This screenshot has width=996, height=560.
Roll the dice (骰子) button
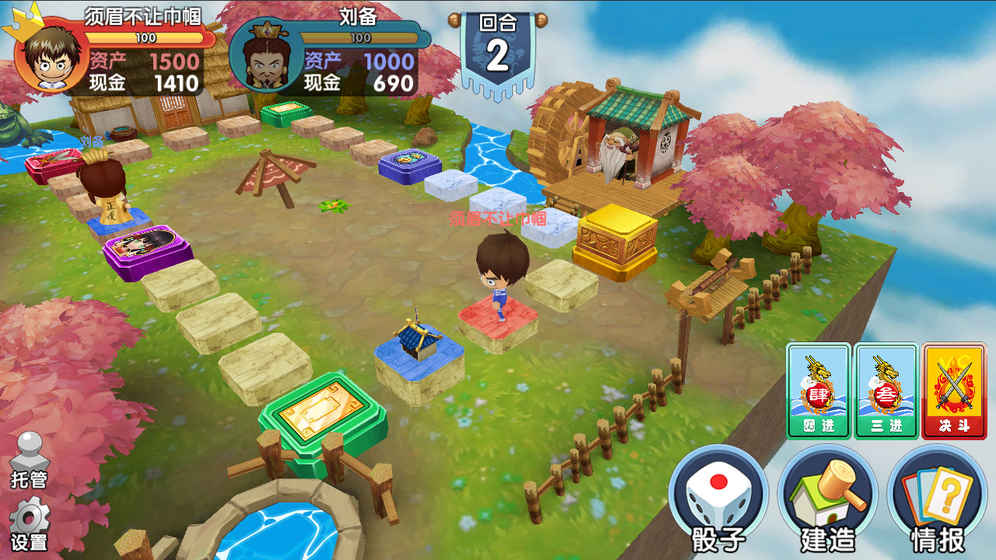click(717, 500)
